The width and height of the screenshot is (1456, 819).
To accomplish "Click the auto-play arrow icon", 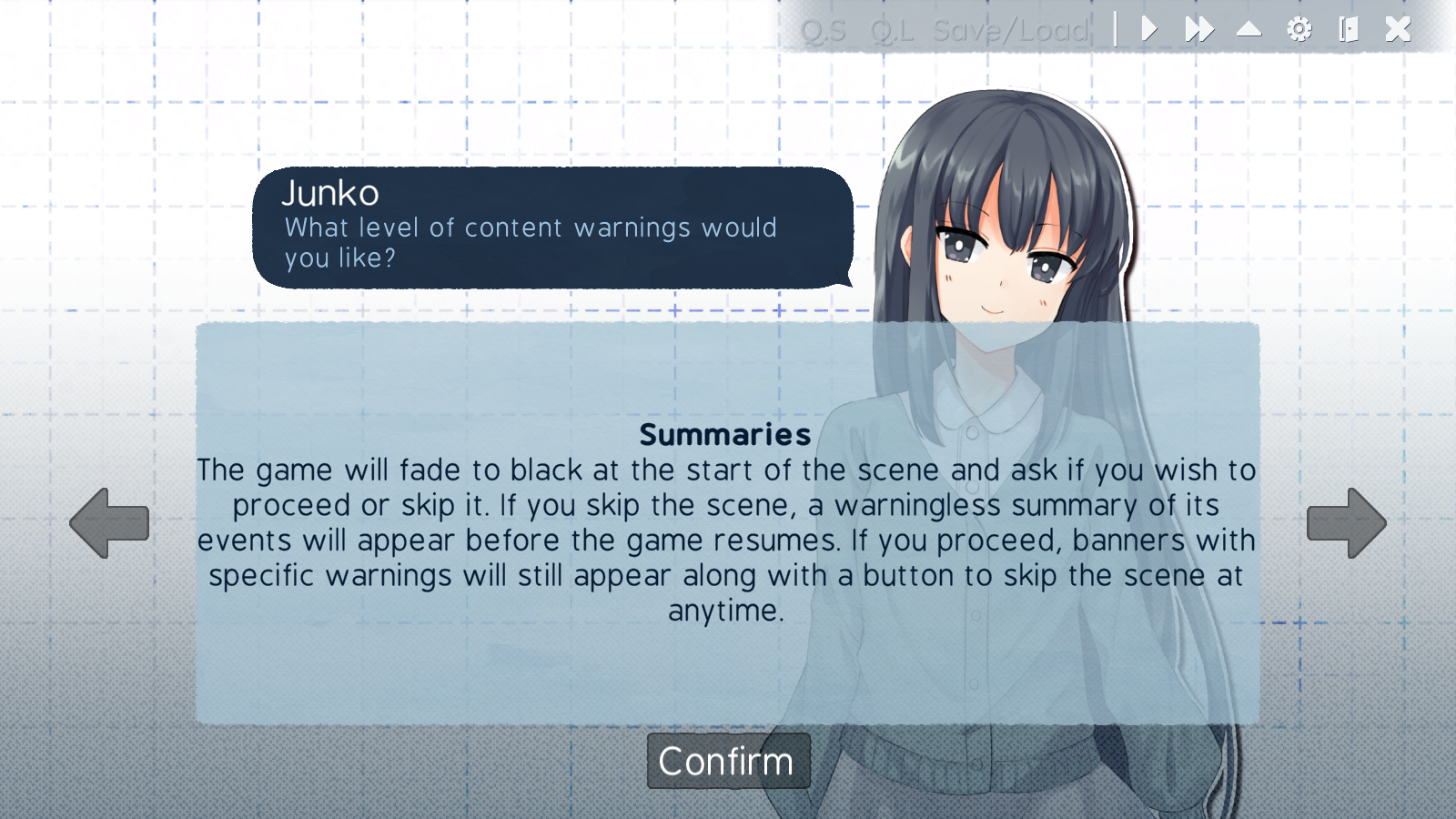I will [x=1149, y=29].
